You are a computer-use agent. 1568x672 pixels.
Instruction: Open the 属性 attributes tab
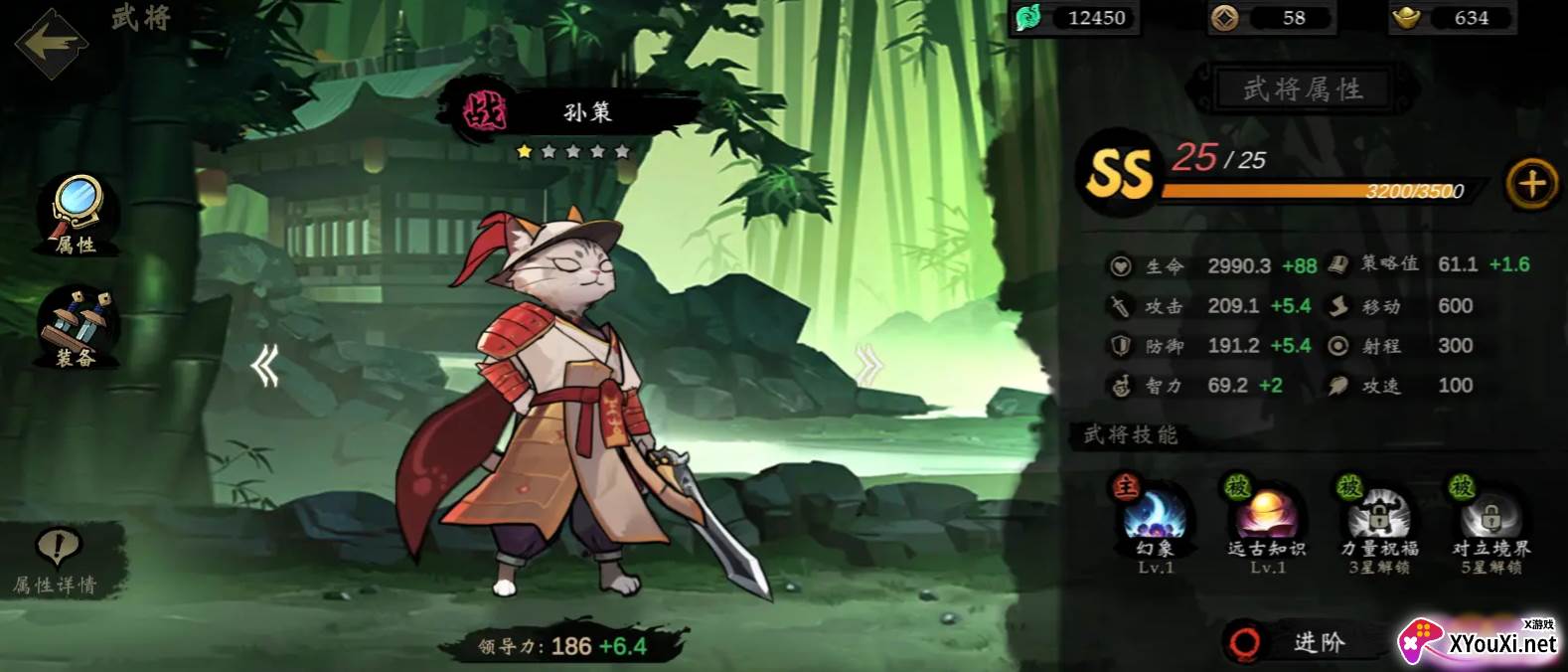click(x=77, y=214)
